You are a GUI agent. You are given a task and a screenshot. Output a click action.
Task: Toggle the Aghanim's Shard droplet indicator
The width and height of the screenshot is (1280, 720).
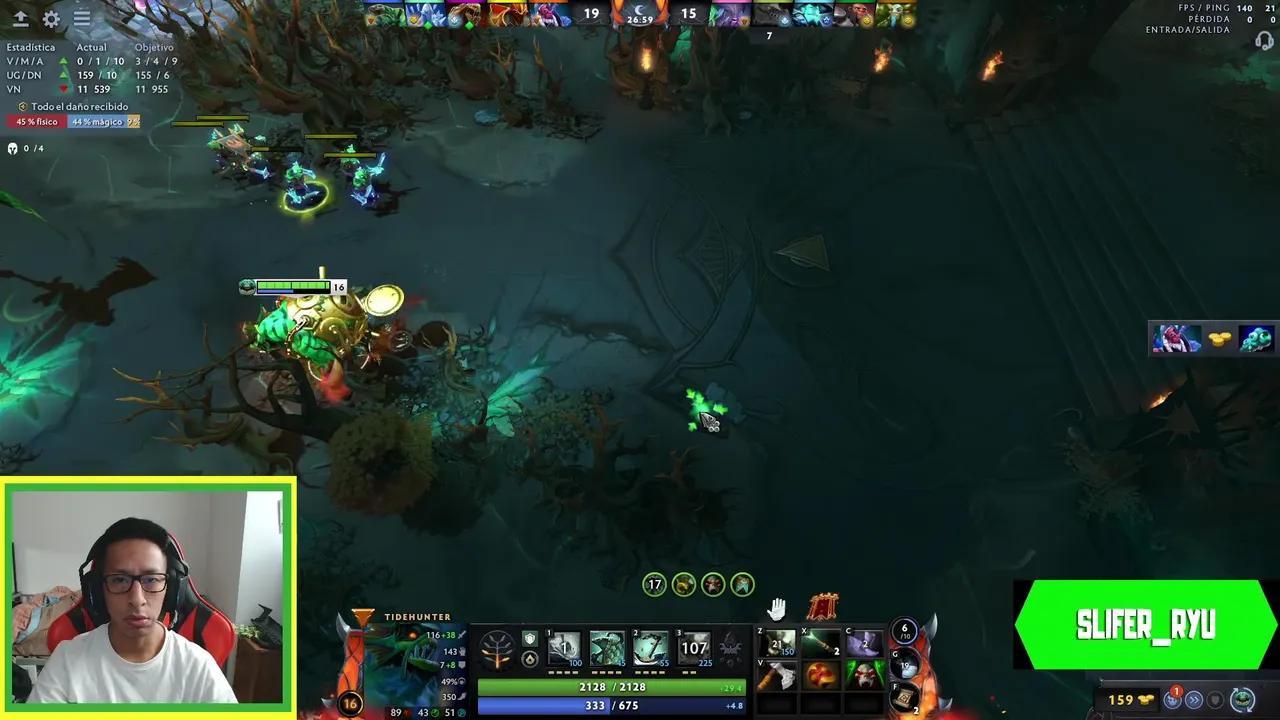[530, 659]
